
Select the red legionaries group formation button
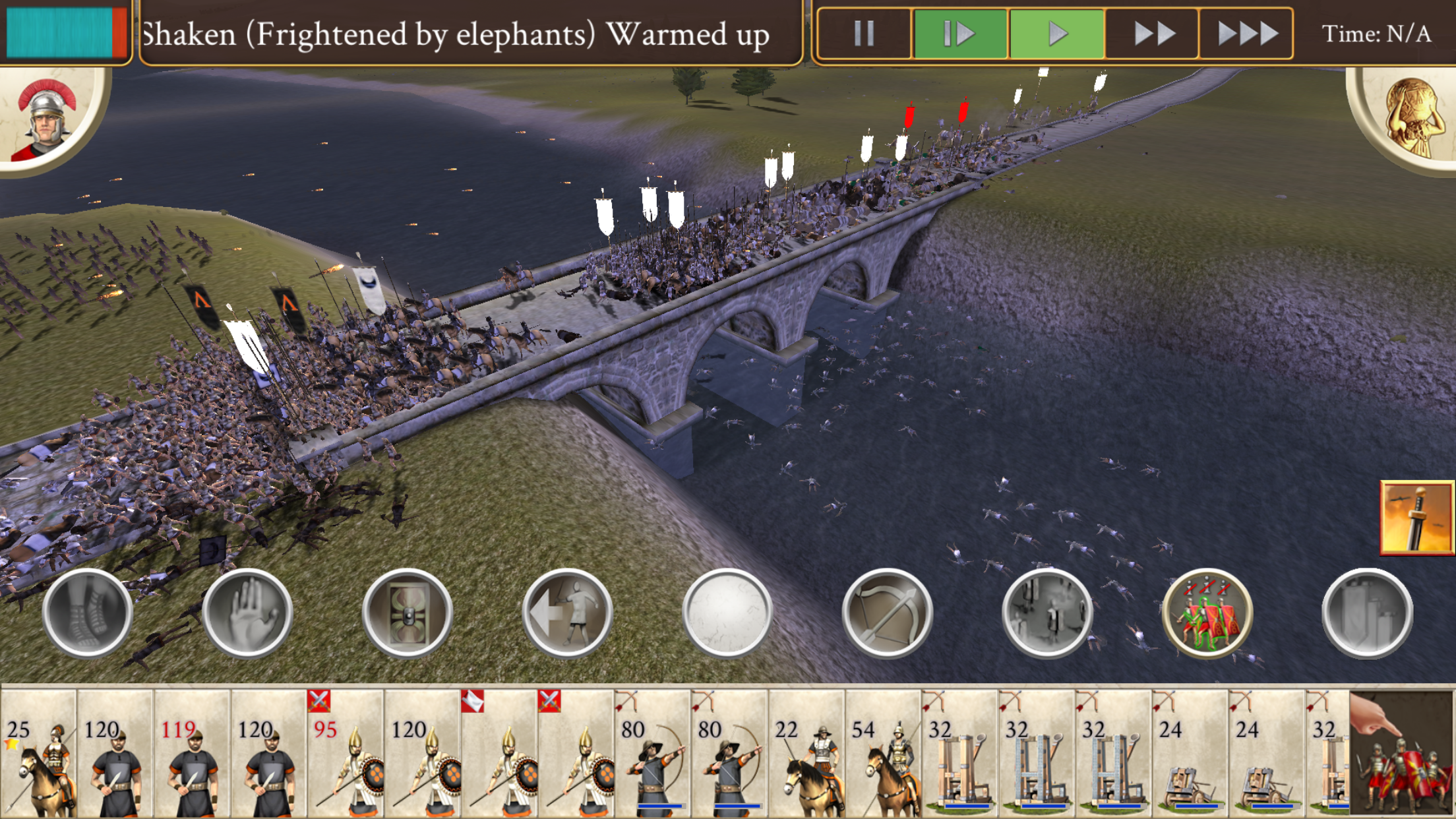click(x=1207, y=613)
